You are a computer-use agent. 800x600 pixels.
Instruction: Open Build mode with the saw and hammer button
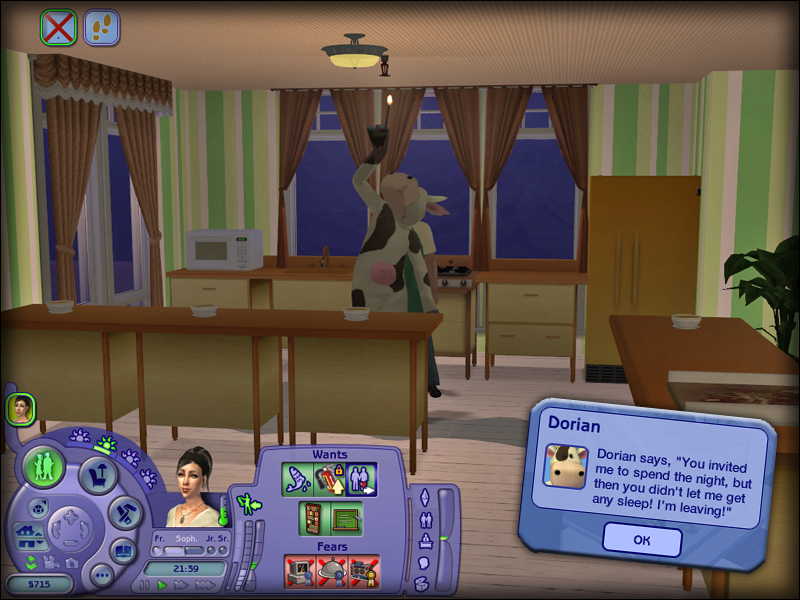tap(125, 514)
